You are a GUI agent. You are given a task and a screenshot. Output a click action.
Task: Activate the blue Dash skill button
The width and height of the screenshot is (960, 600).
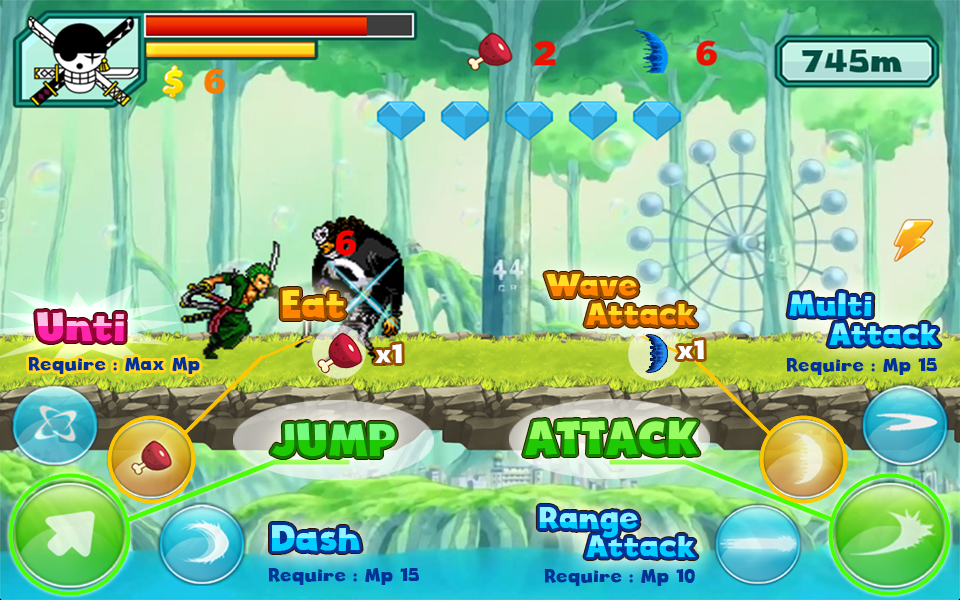[x=201, y=545]
